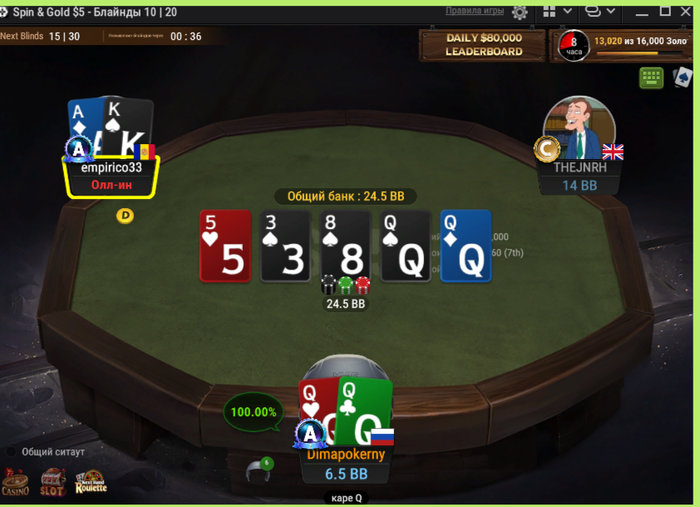
Task: Toggle the Общий ситаут checkbox
Action: click(13, 452)
